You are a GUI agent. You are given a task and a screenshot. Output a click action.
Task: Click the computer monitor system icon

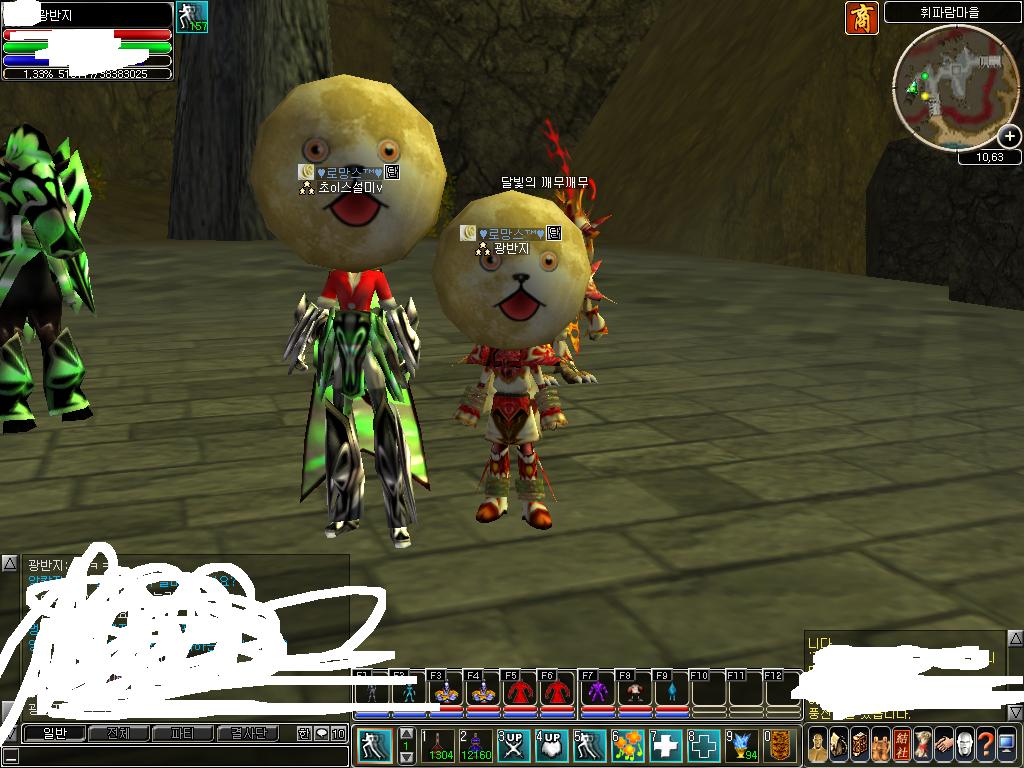click(x=1006, y=744)
